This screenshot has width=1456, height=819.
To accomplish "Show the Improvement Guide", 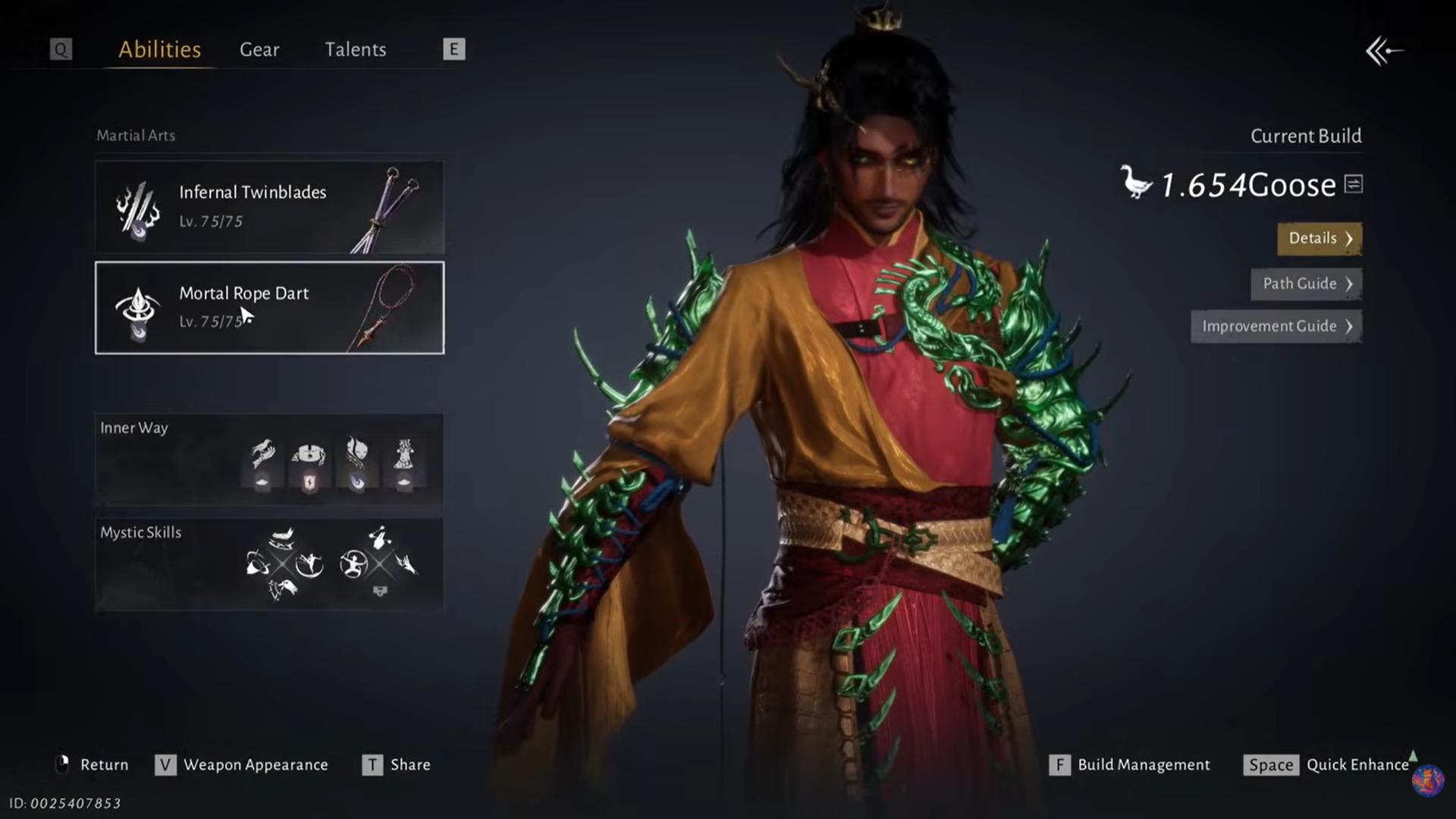I will coord(1276,326).
